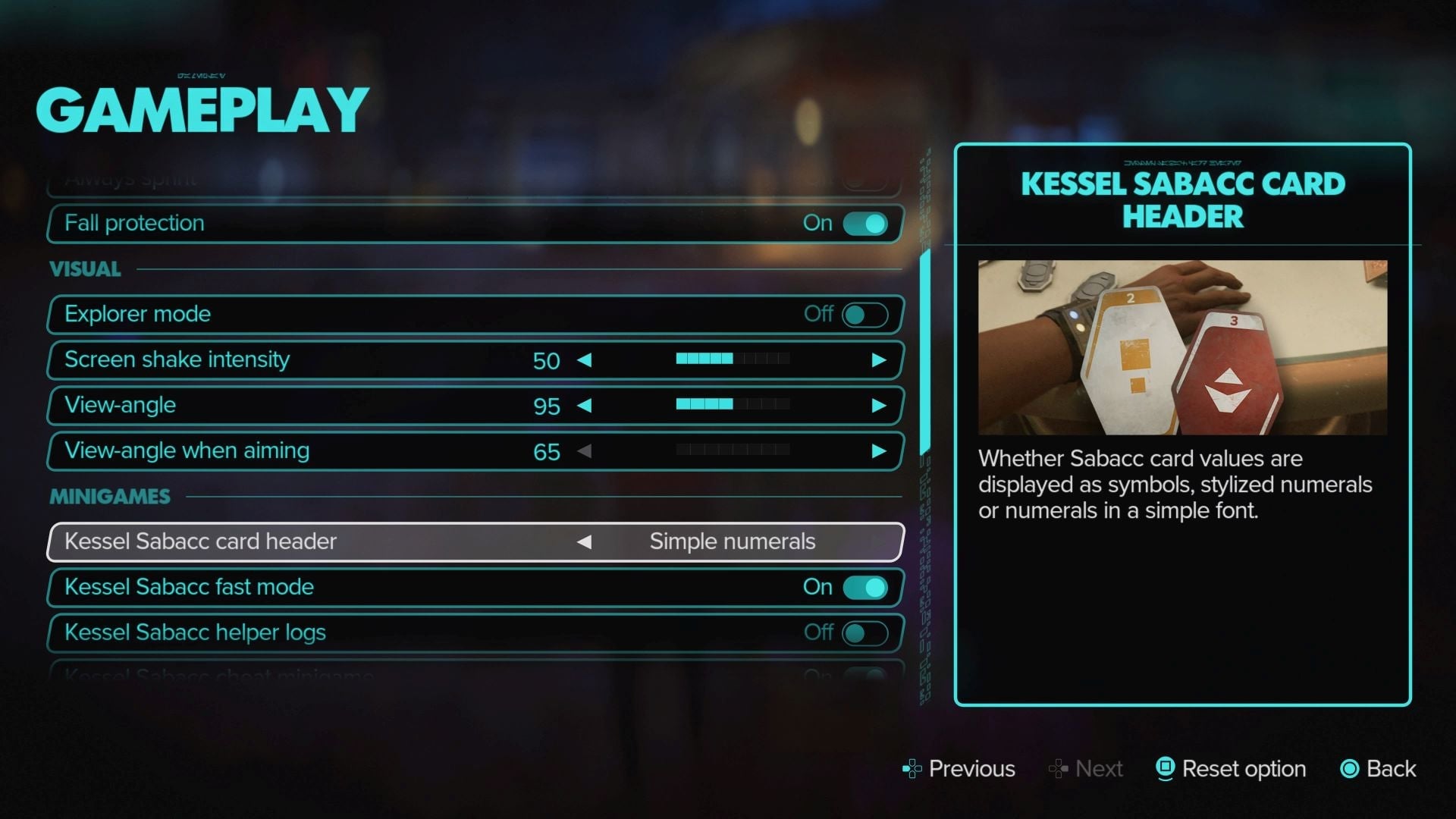1456x819 pixels.
Task: Select the Kessel Sabacc card header row
Action: (x=303, y=541)
